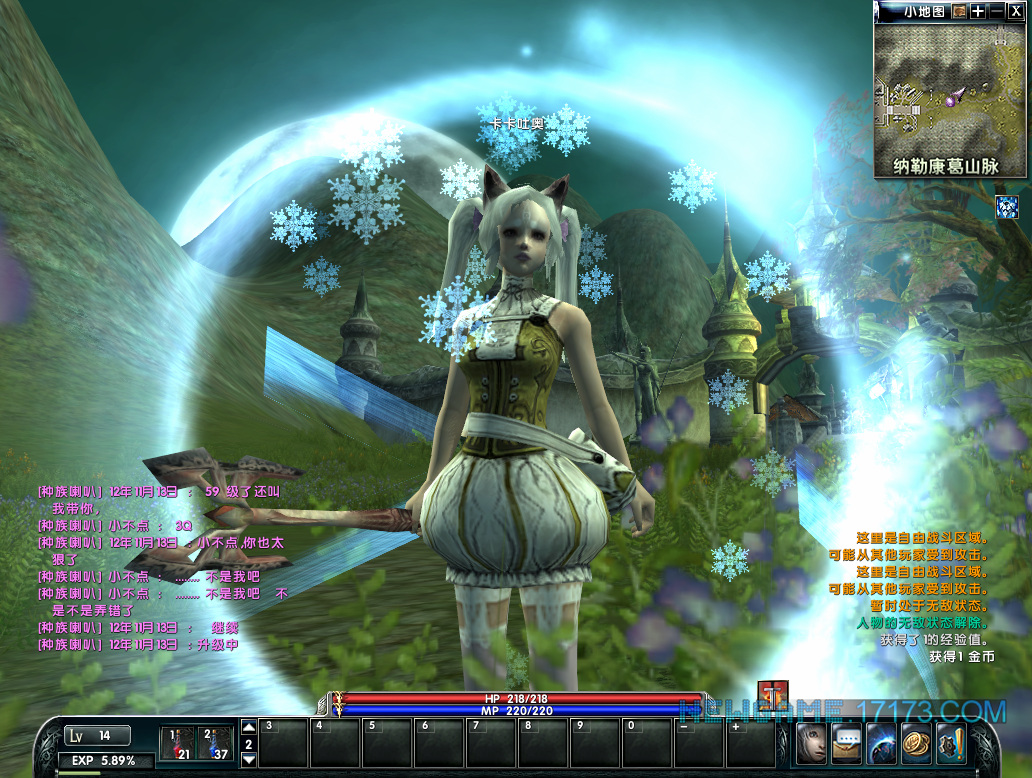This screenshot has width=1032, height=778.
Task: Open the chat bubble menu icon
Action: tap(847, 743)
